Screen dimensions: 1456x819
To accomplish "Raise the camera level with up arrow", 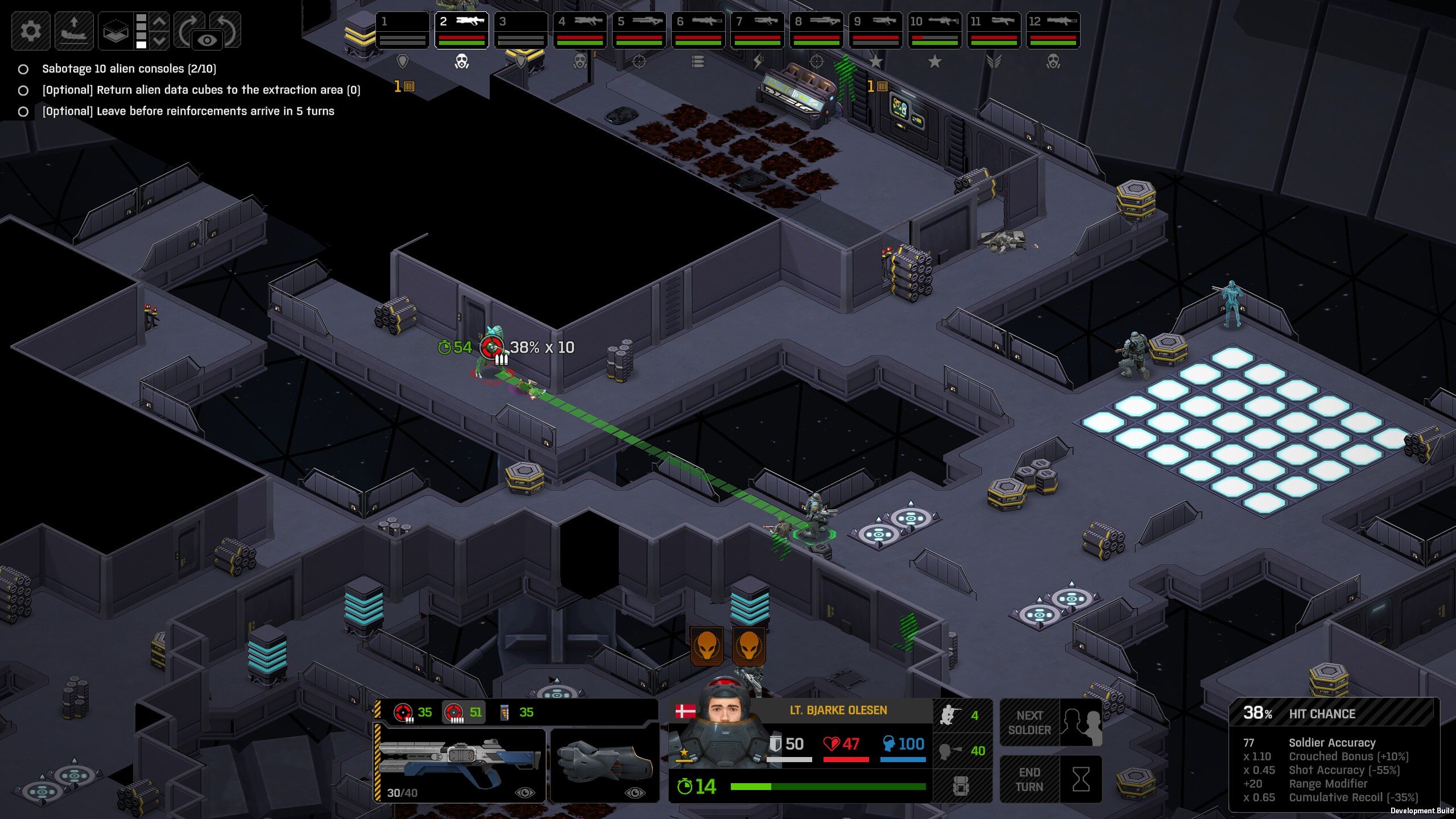I will pyautogui.click(x=160, y=22).
